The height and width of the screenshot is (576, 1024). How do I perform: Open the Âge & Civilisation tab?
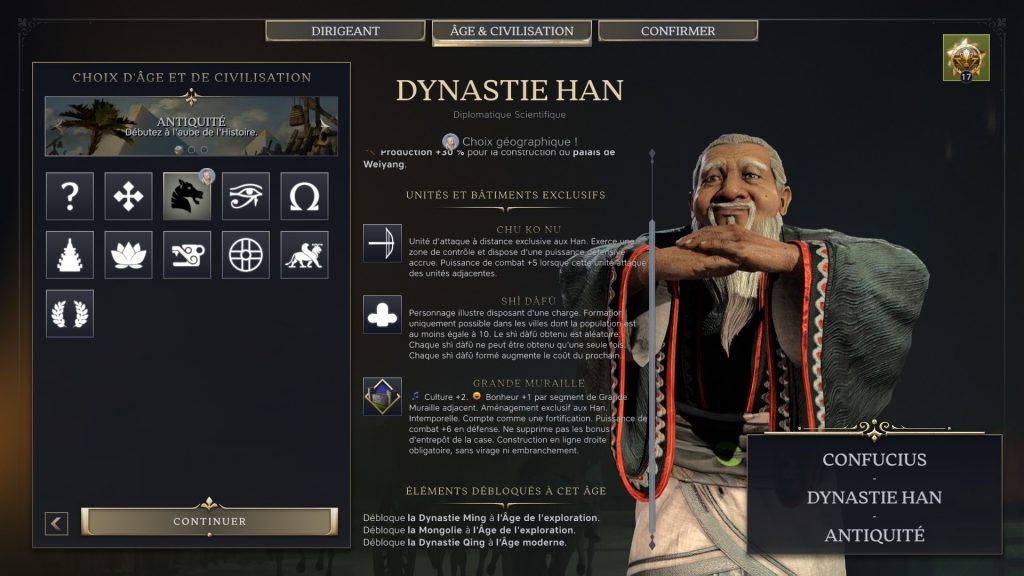(511, 31)
